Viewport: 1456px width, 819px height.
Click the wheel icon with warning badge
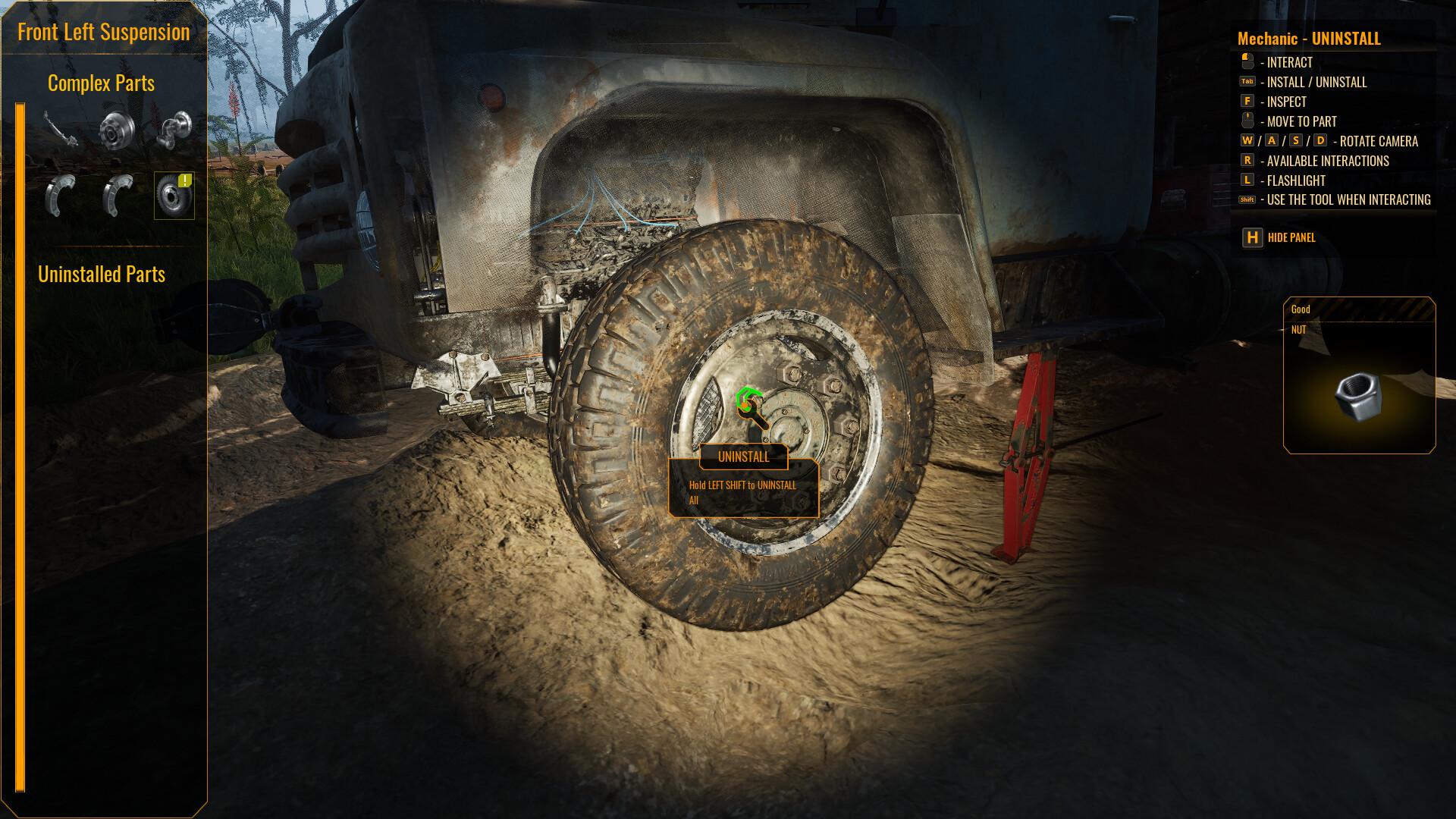coord(174,196)
